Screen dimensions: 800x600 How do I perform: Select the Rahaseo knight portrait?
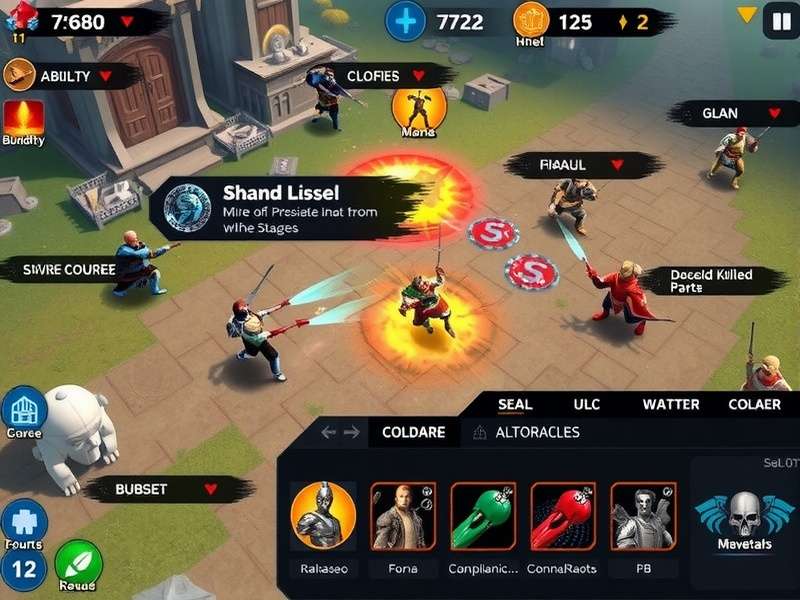pyautogui.click(x=323, y=515)
